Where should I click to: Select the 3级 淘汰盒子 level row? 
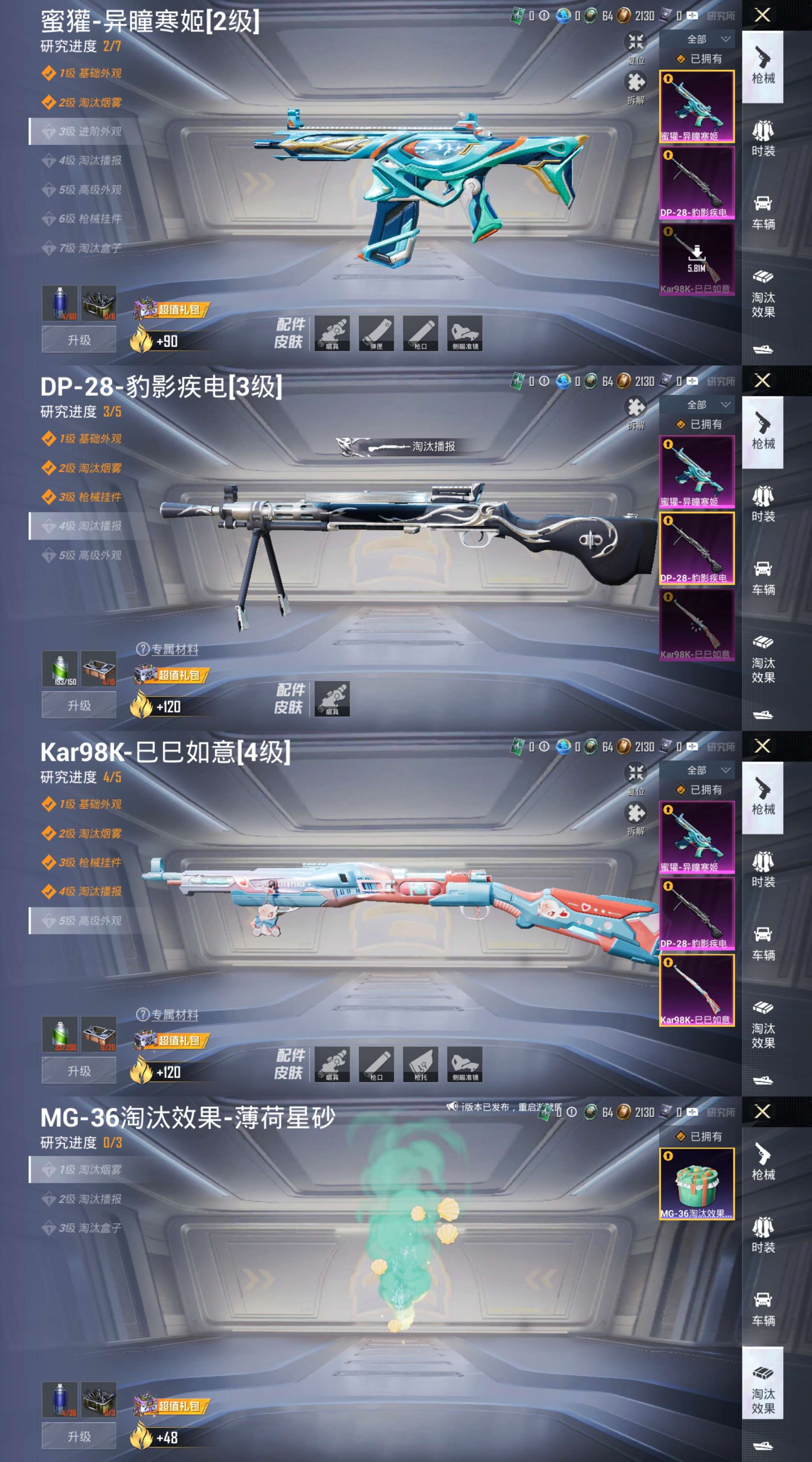click(89, 1228)
